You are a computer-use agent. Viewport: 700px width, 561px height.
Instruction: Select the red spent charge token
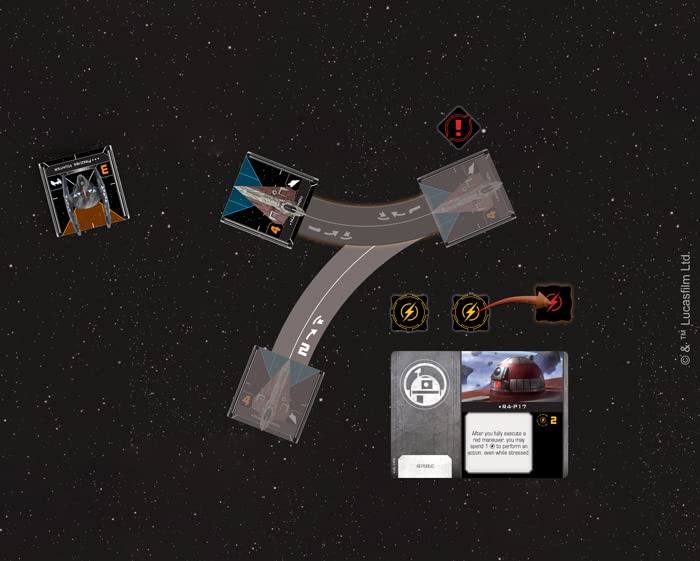553,303
